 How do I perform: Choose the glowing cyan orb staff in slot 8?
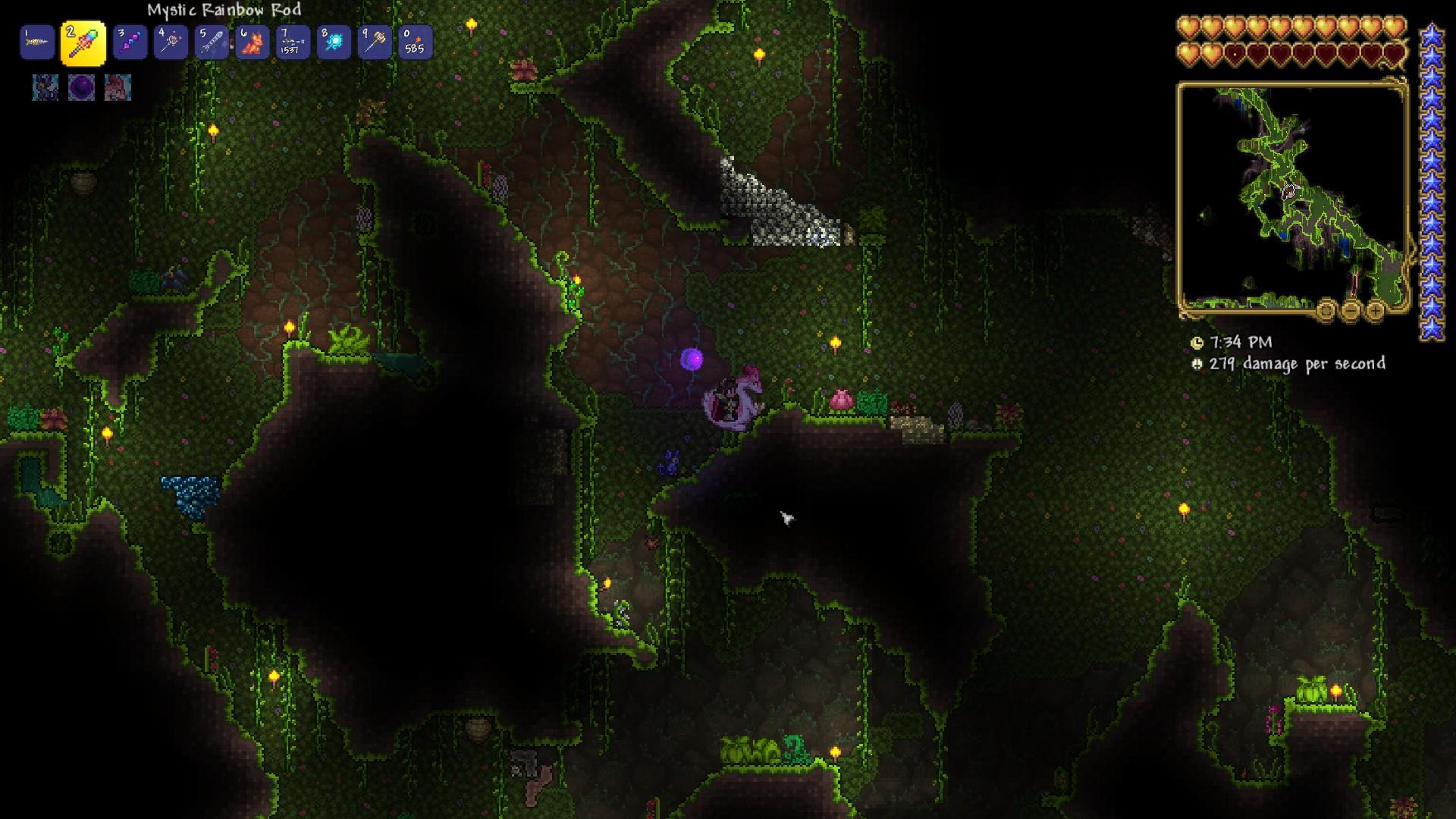coord(334,42)
